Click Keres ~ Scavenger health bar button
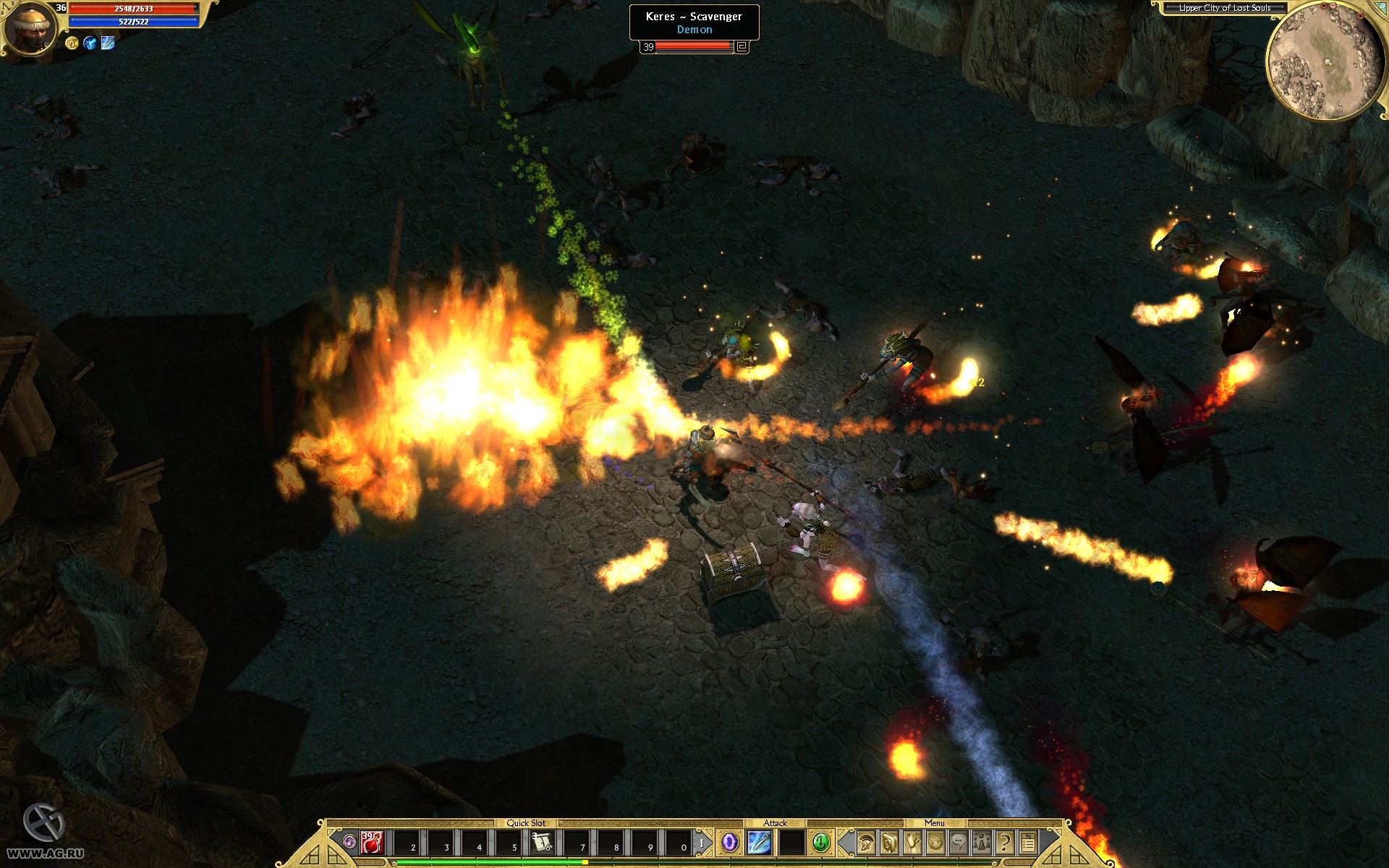 739,46
